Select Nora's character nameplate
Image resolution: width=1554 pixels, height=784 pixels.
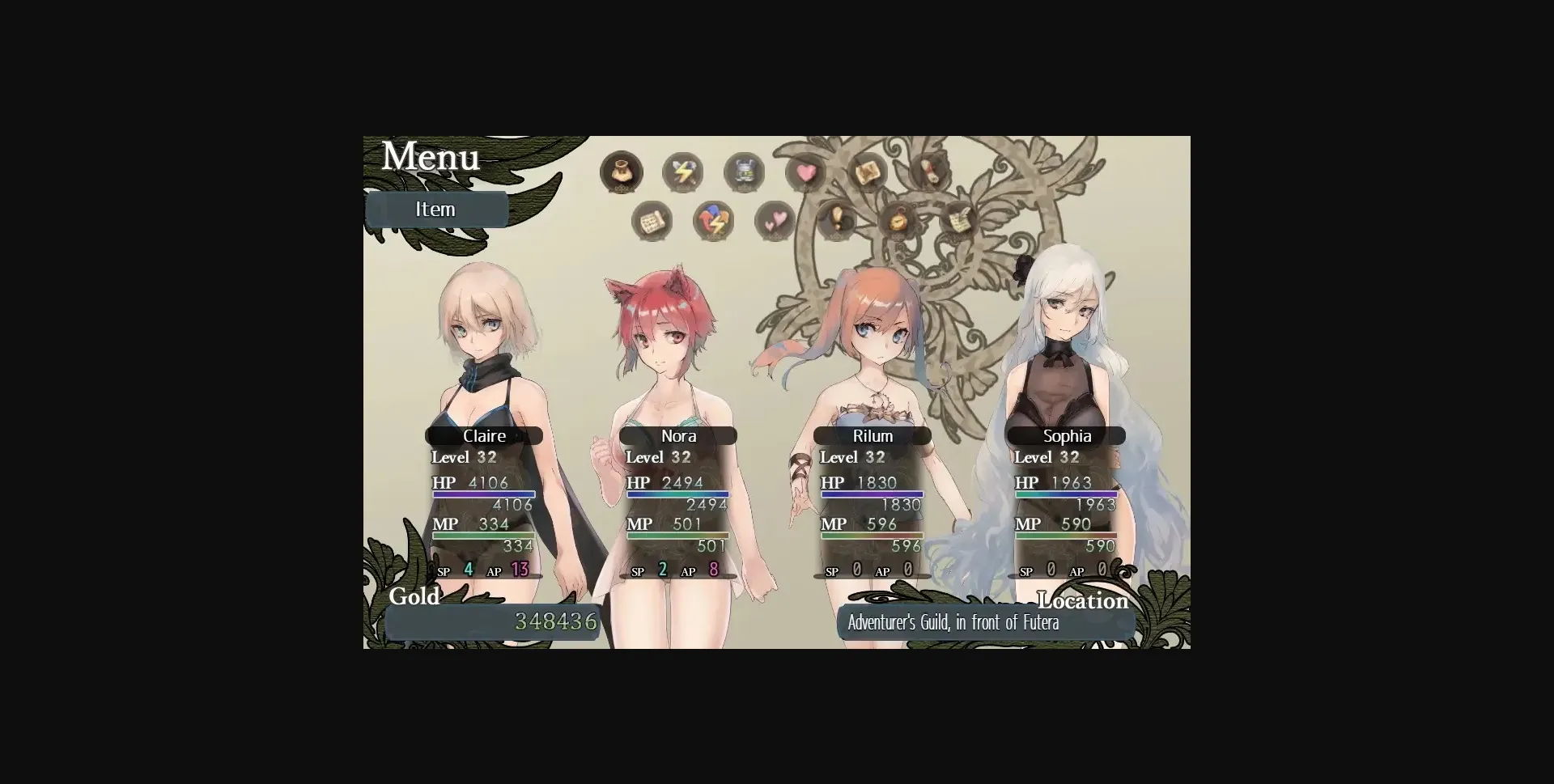point(678,435)
